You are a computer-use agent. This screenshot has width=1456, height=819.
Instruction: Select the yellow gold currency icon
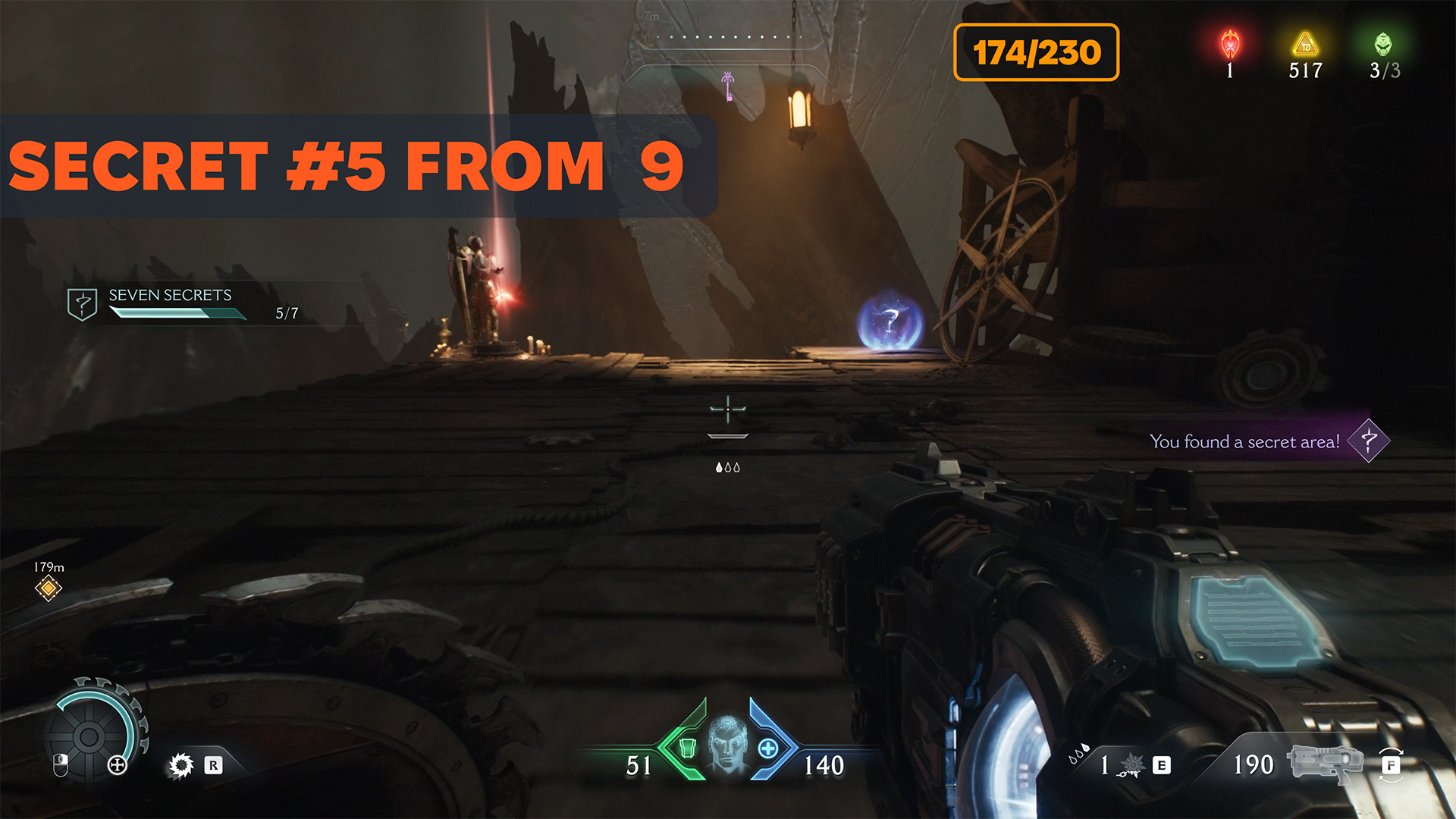[x=1305, y=45]
